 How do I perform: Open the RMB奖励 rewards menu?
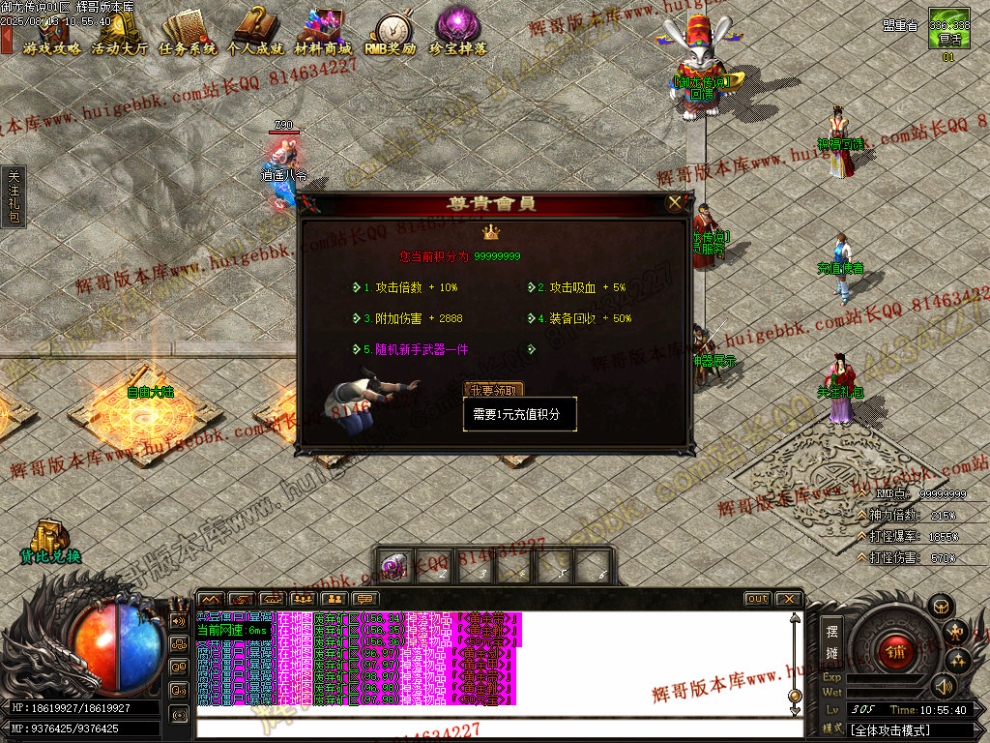tap(390, 32)
